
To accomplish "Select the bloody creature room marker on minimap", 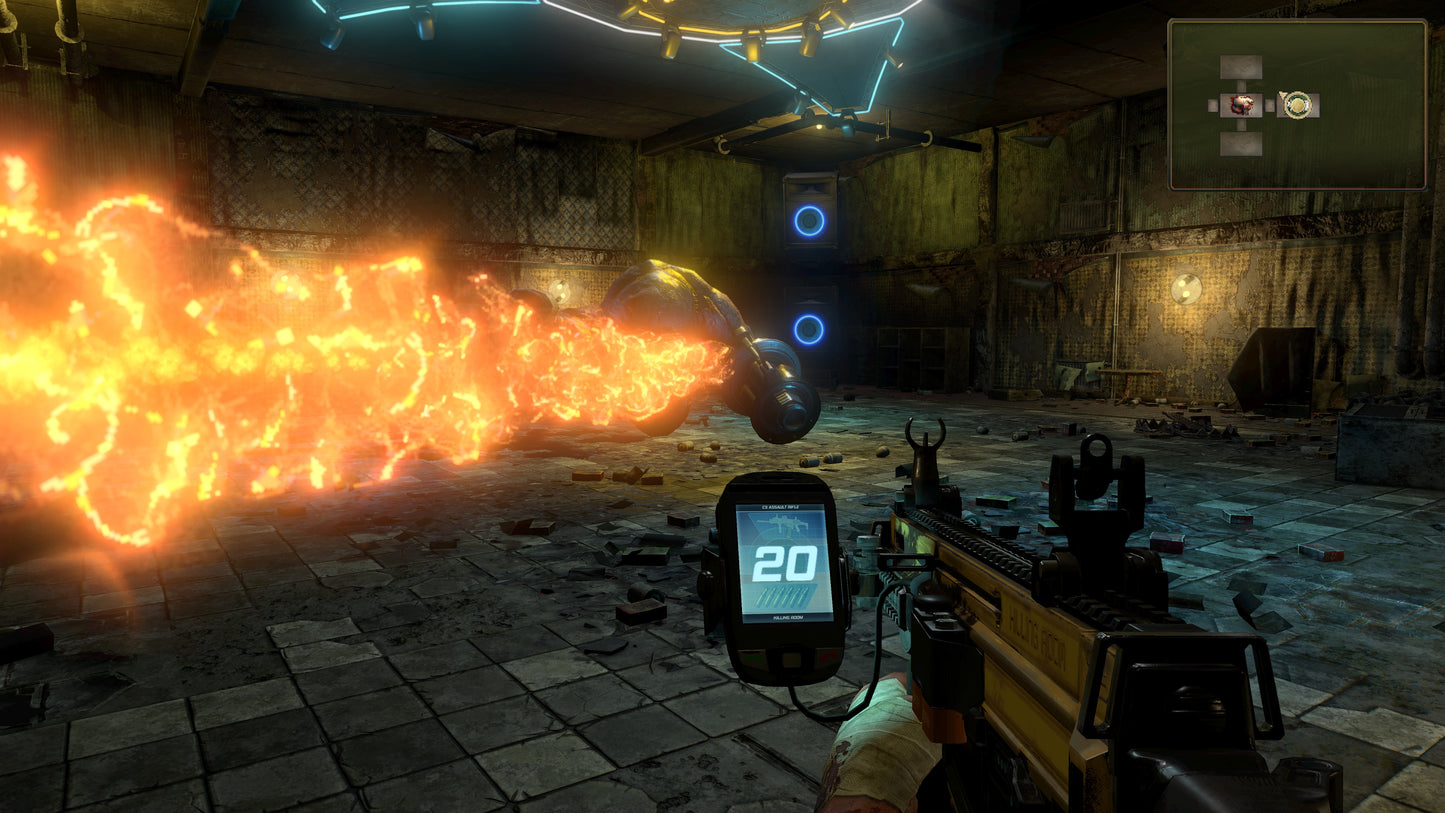I will (1241, 105).
